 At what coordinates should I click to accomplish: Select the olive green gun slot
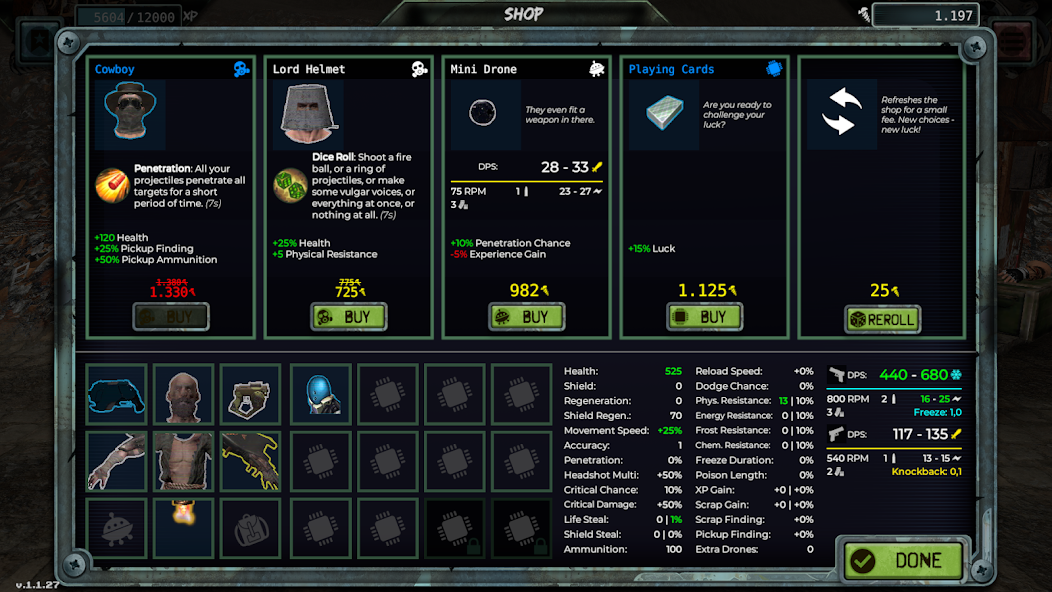(x=250, y=394)
